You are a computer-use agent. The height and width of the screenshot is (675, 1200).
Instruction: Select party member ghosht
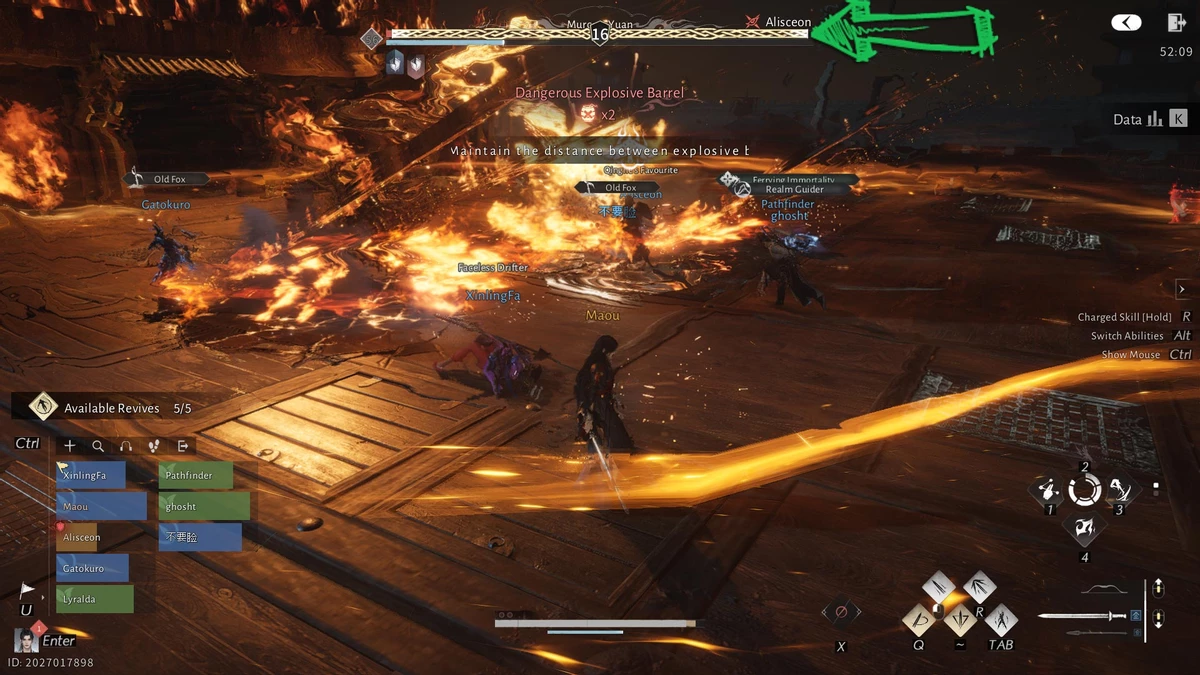coord(204,506)
